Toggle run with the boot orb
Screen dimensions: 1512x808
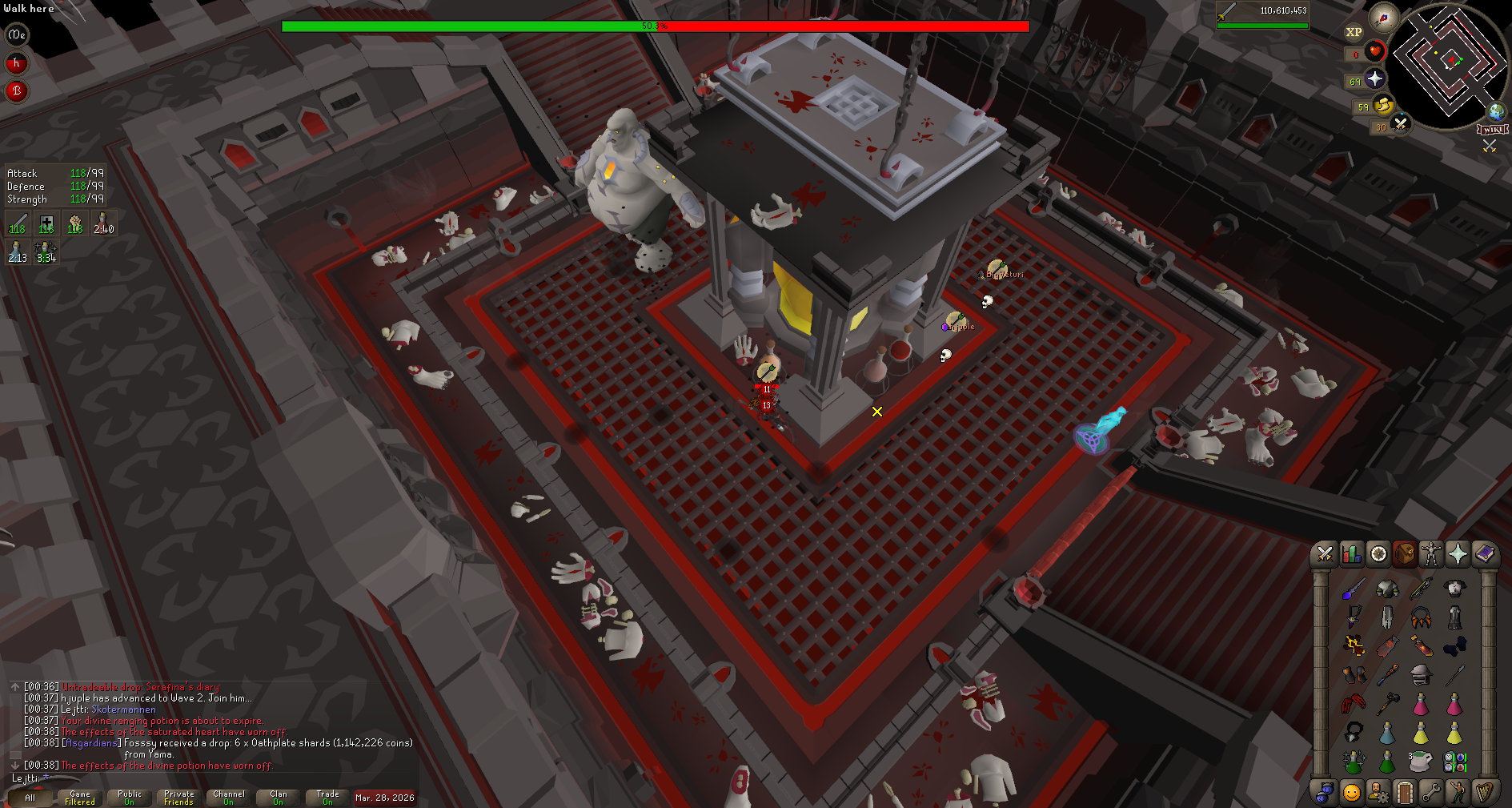(x=1382, y=106)
